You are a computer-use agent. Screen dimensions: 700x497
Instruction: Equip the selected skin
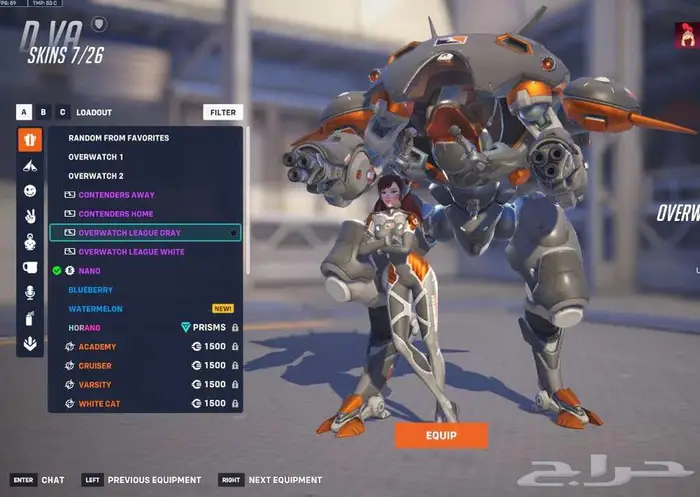(x=441, y=435)
